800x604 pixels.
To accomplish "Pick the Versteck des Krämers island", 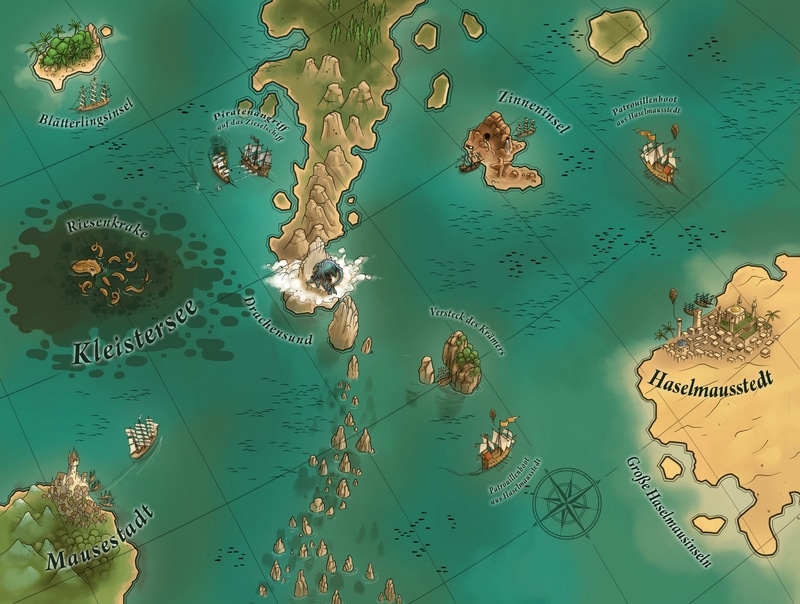I will pos(458,360).
